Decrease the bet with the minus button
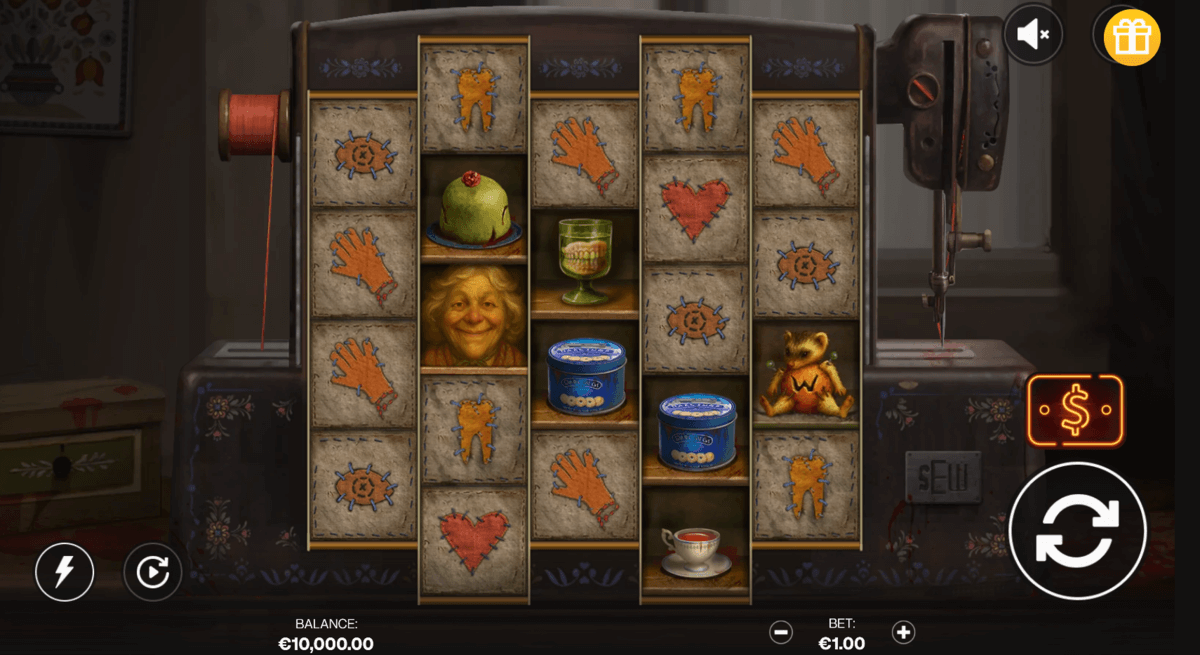Viewport: 1200px width, 655px height. 781,632
